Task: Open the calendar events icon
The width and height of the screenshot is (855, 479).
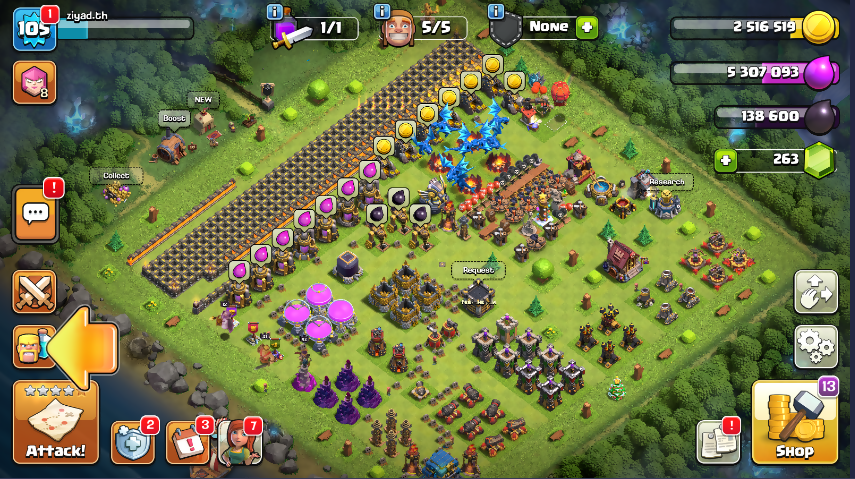Action: tap(187, 441)
